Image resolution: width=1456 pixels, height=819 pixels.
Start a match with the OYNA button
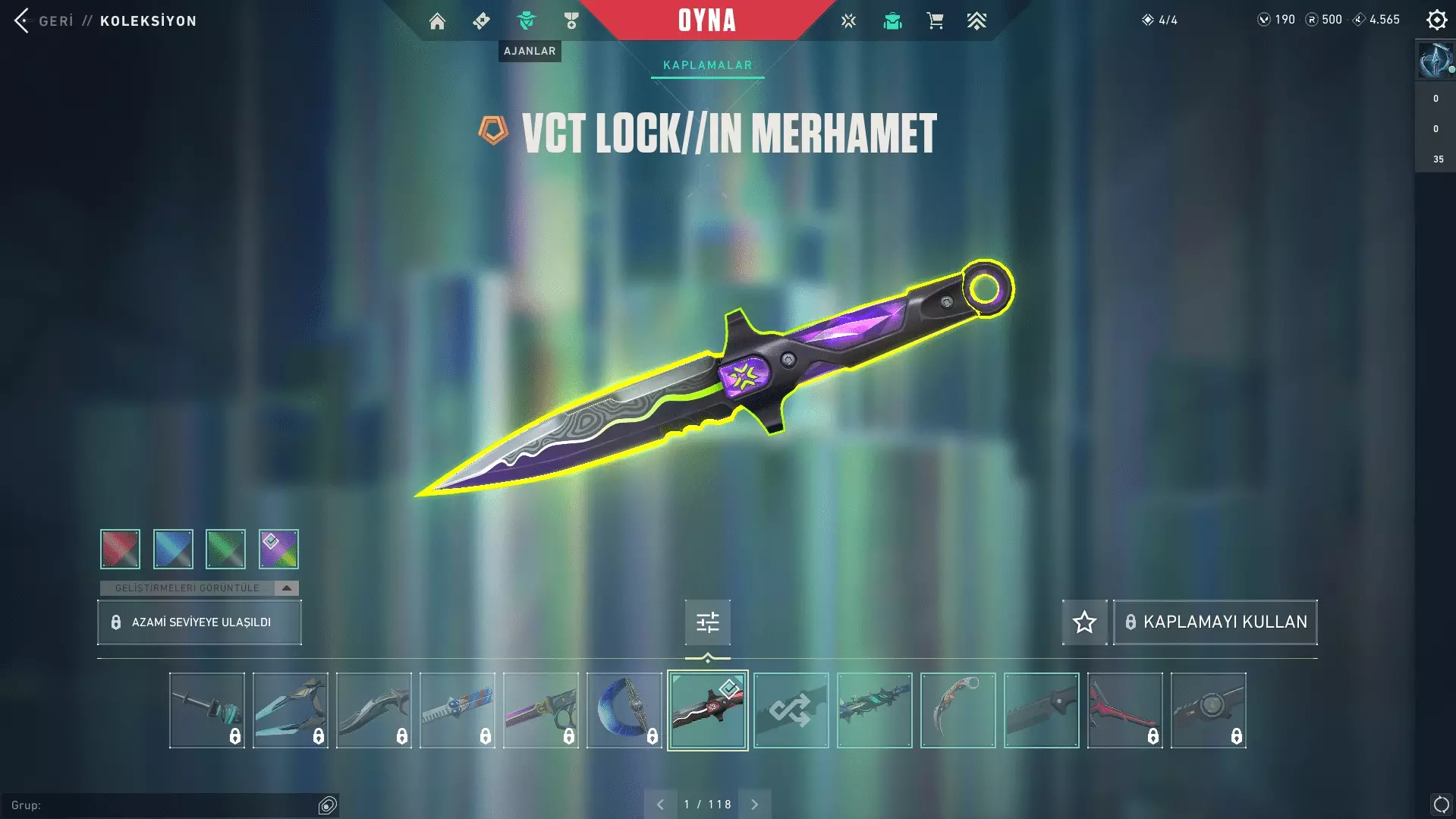pyautogui.click(x=706, y=20)
